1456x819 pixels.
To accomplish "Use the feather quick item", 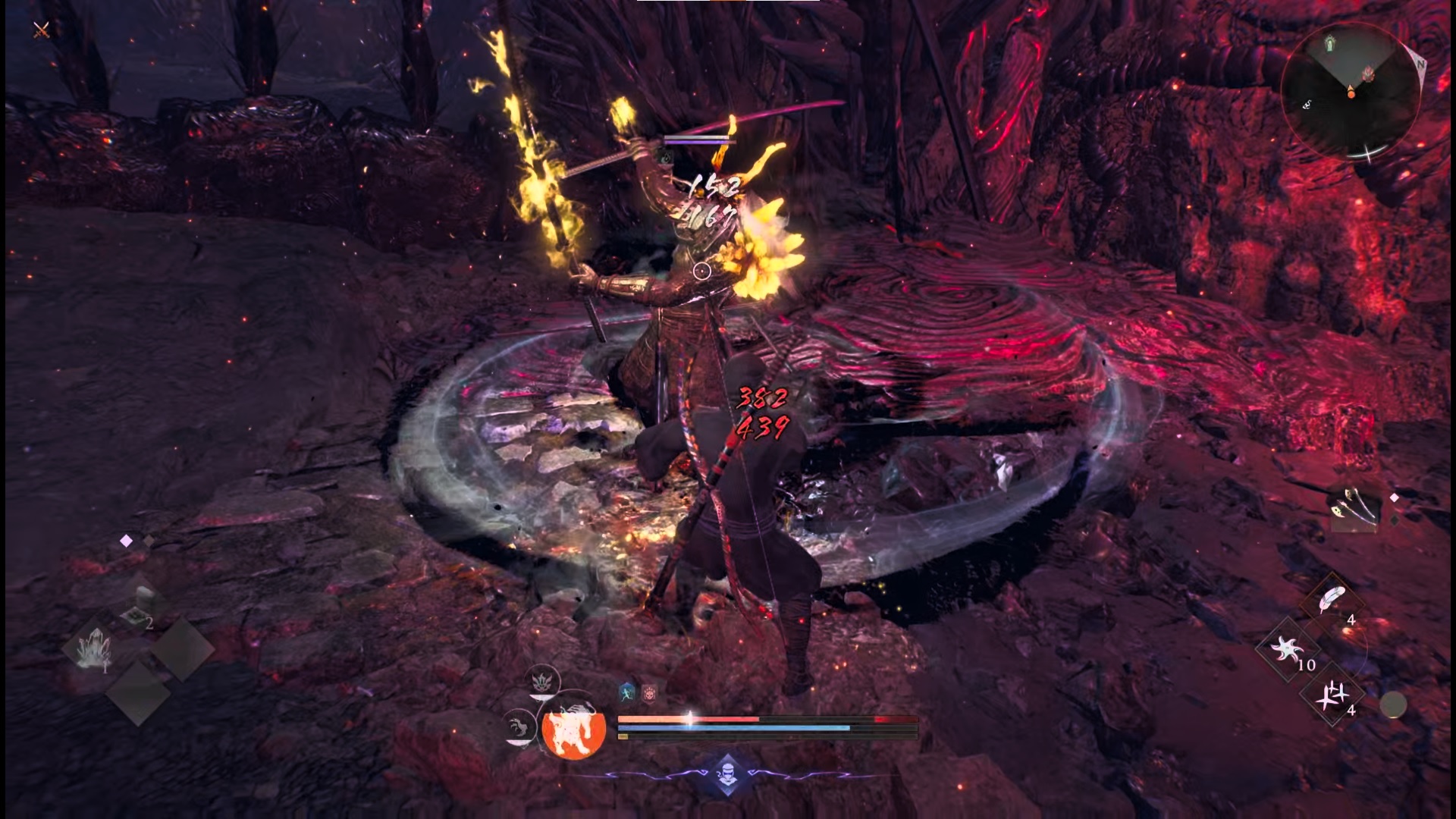I will [x=1331, y=598].
